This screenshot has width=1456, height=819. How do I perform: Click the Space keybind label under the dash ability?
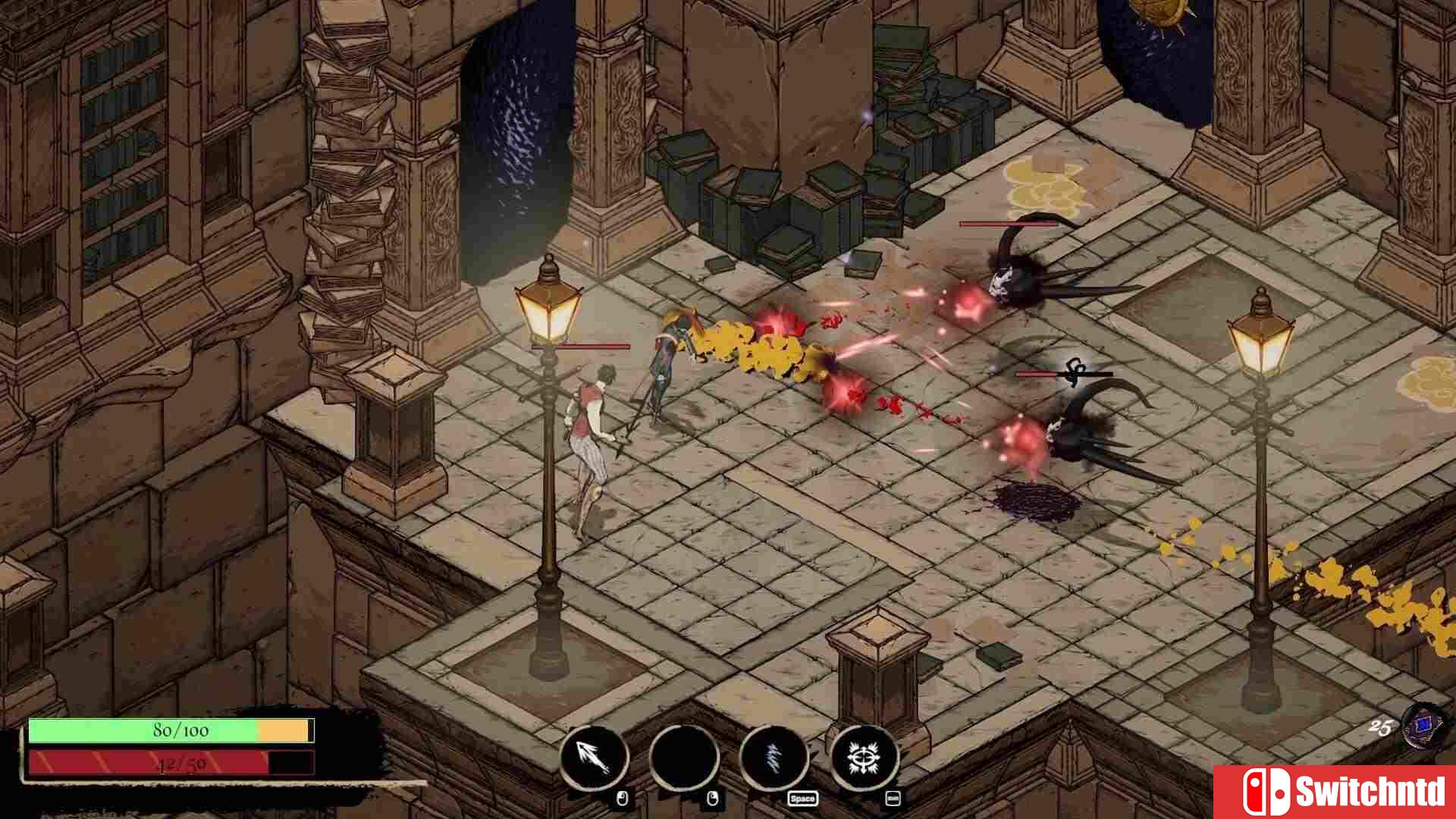[x=802, y=799]
